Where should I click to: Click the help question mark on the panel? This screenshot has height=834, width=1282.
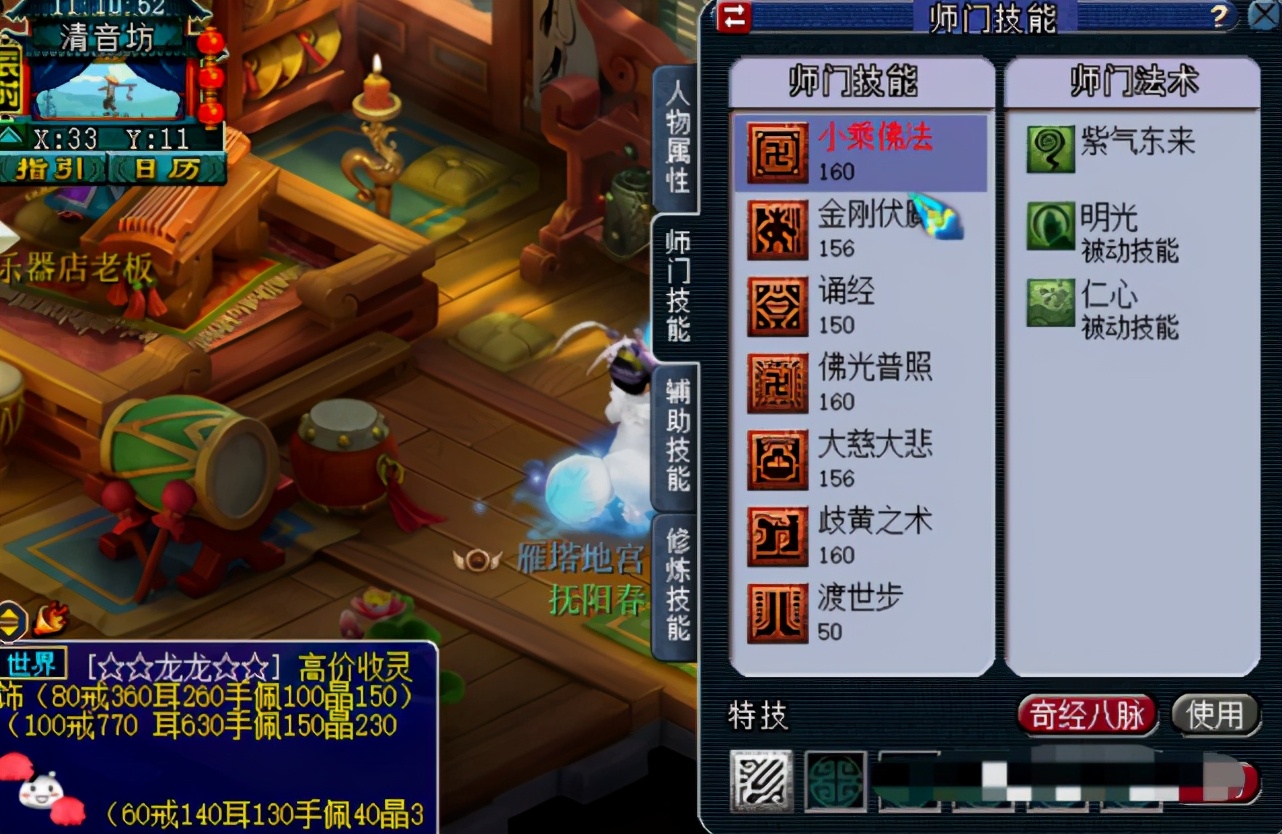click(1219, 16)
